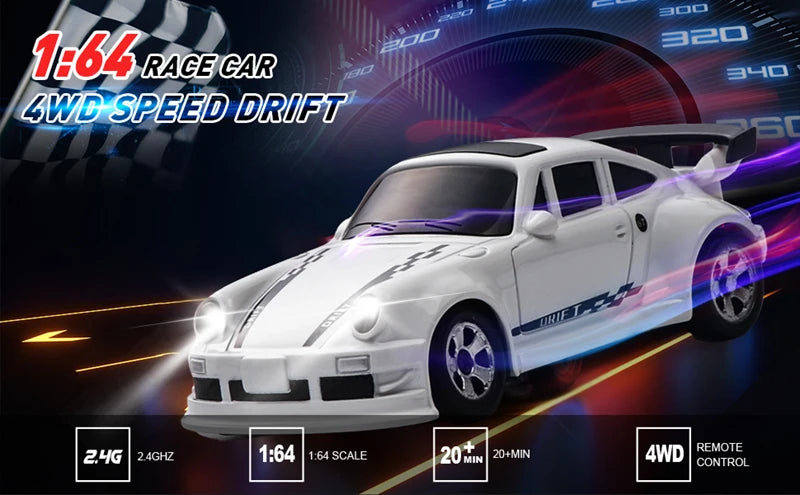Select the 1:64 scale badge icon
800x495 pixels.
pyautogui.click(x=276, y=455)
